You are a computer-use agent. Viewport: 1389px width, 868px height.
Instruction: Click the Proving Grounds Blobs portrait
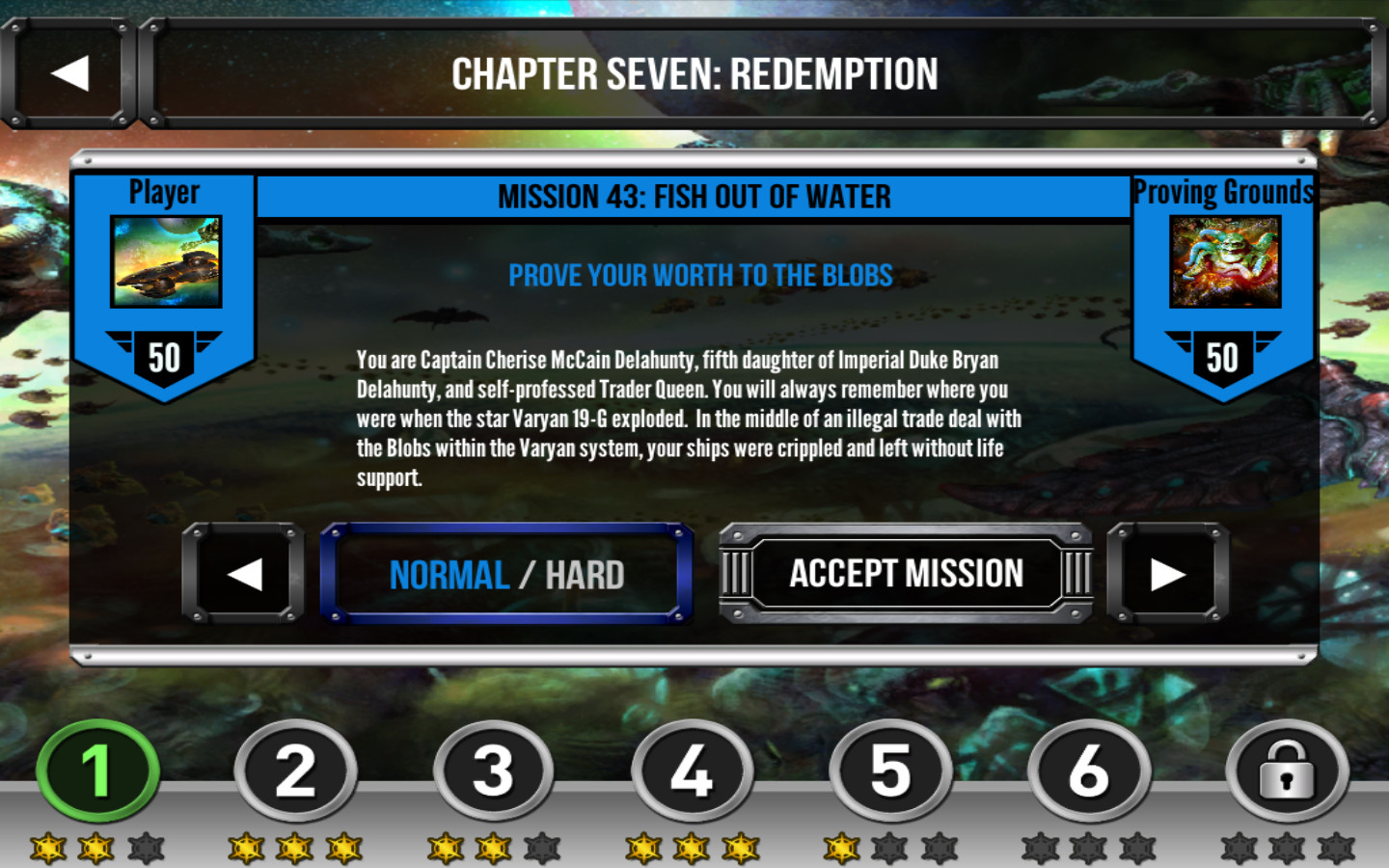[x=1226, y=258]
